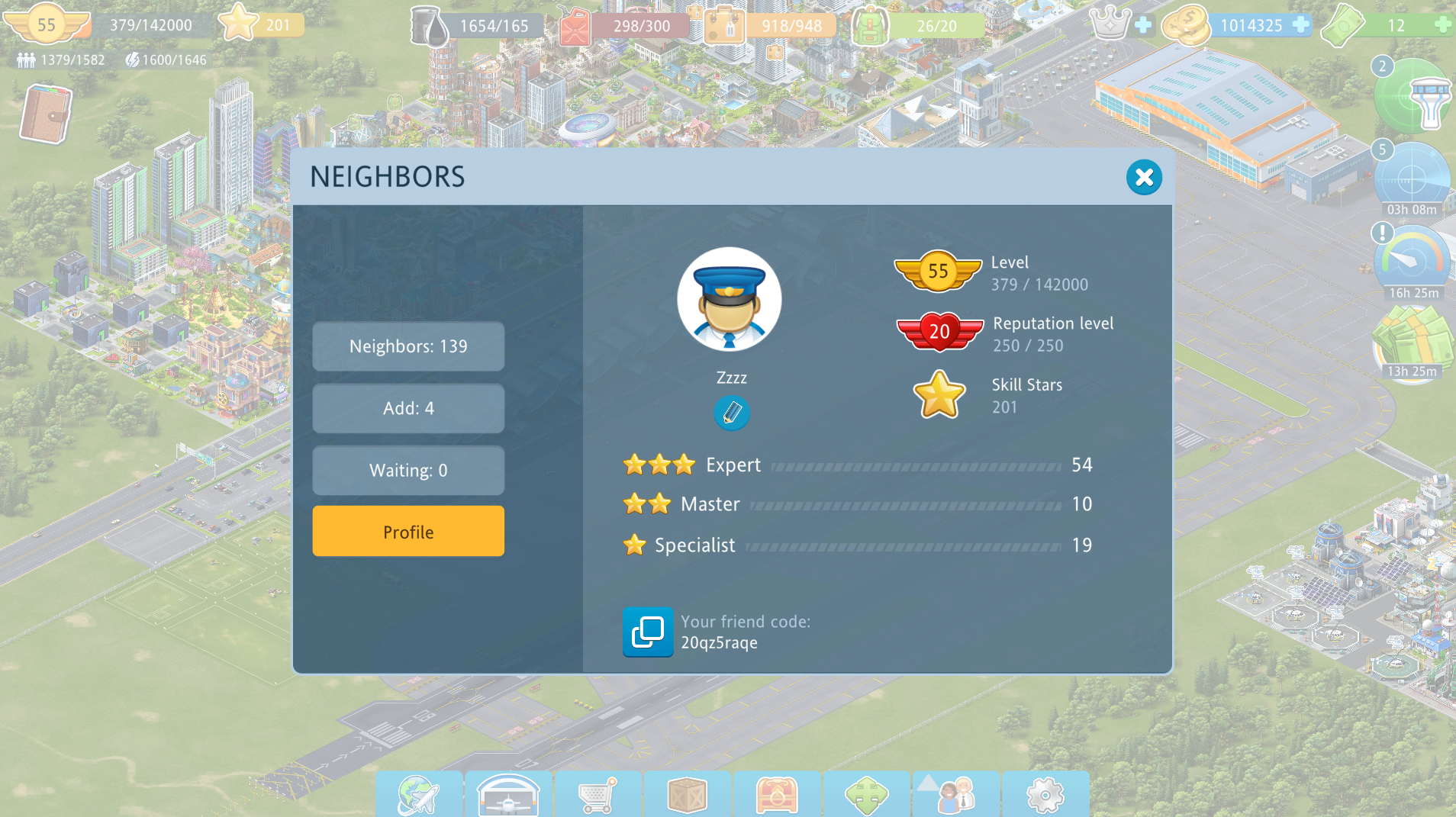1456x817 pixels.
Task: Open the wooden crate warehouse
Action: [x=688, y=795]
